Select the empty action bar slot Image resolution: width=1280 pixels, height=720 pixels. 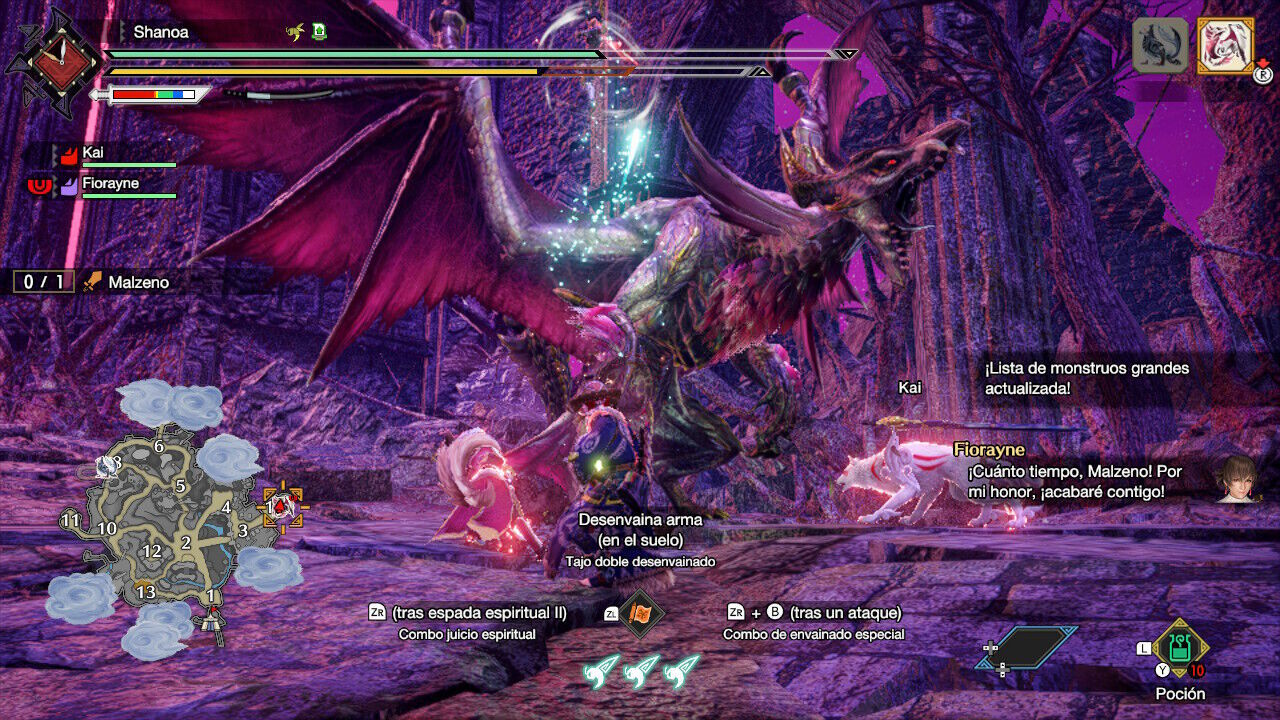[1028, 648]
